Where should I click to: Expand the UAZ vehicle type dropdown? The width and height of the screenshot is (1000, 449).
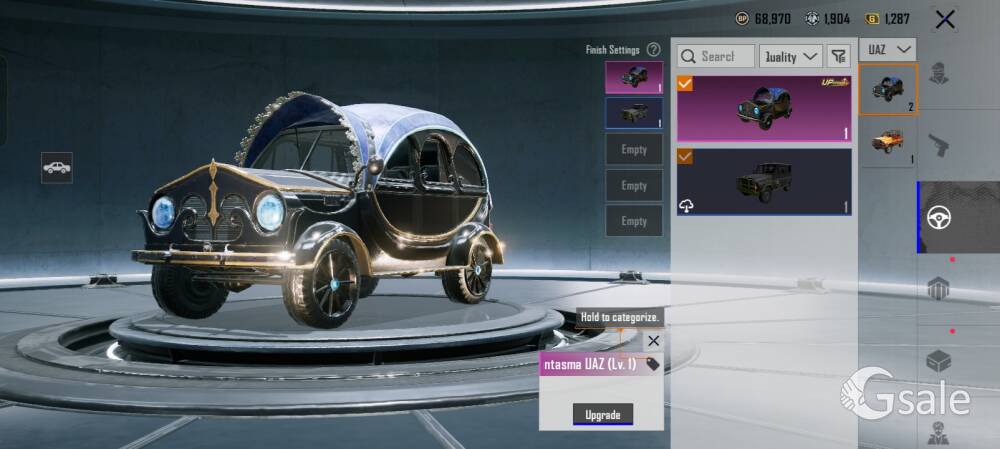click(888, 48)
